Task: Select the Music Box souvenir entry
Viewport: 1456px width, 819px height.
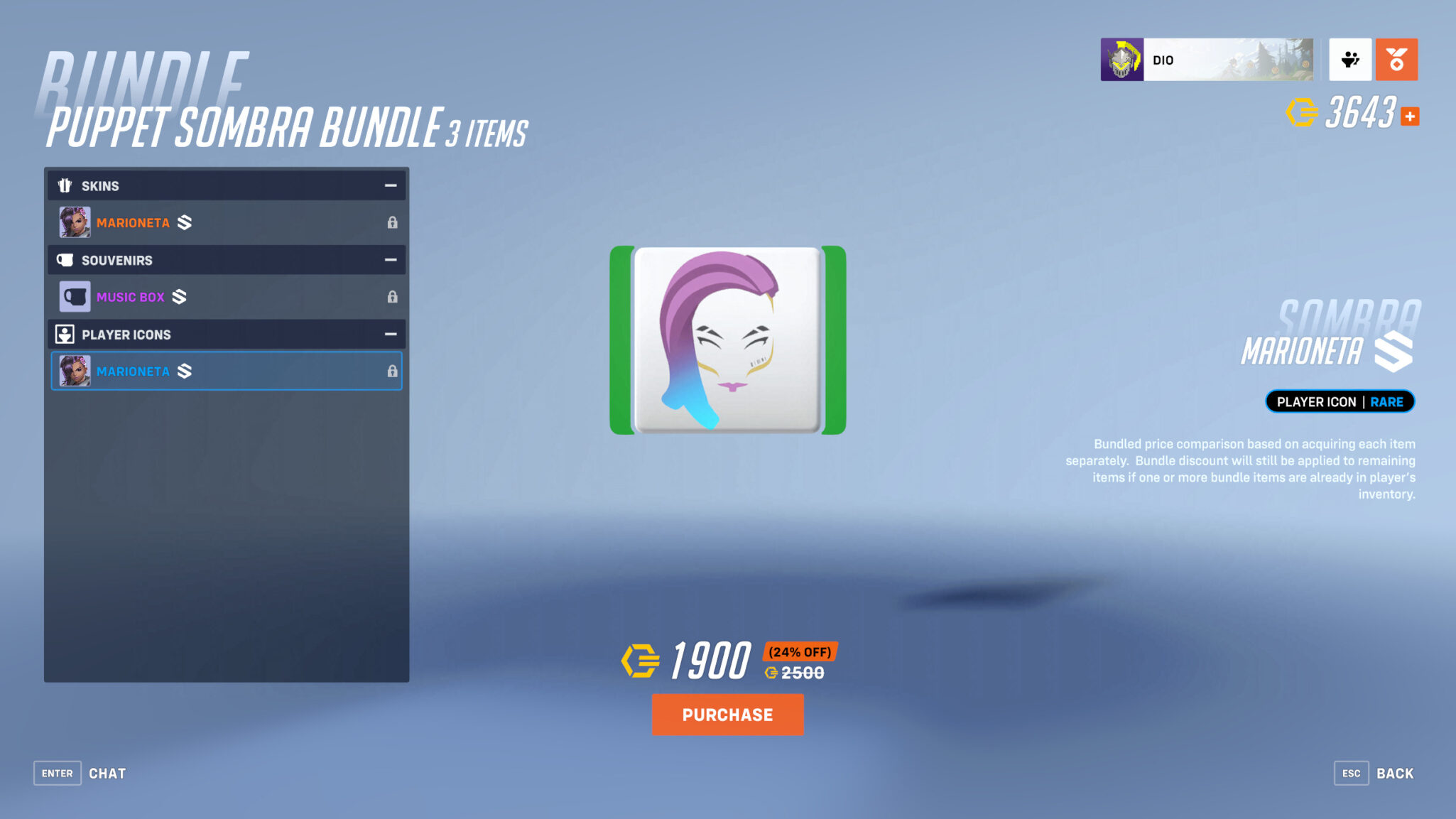Action: coord(213,296)
